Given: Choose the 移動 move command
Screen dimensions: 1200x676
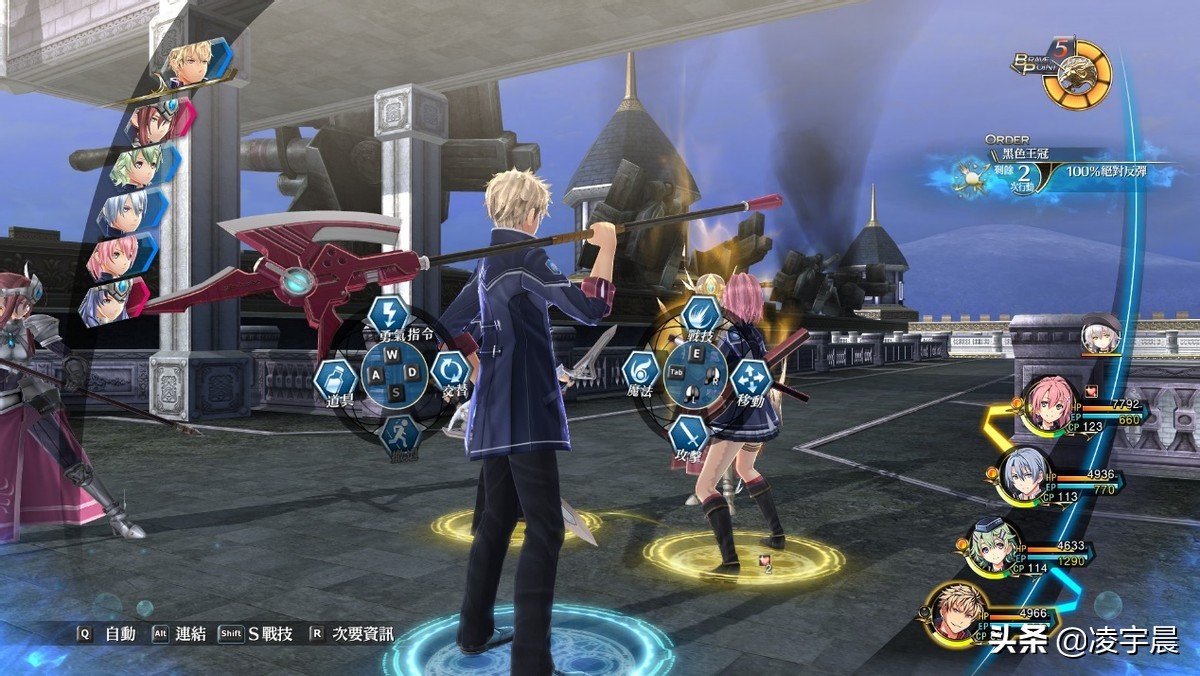Looking at the screenshot, I should (x=751, y=380).
